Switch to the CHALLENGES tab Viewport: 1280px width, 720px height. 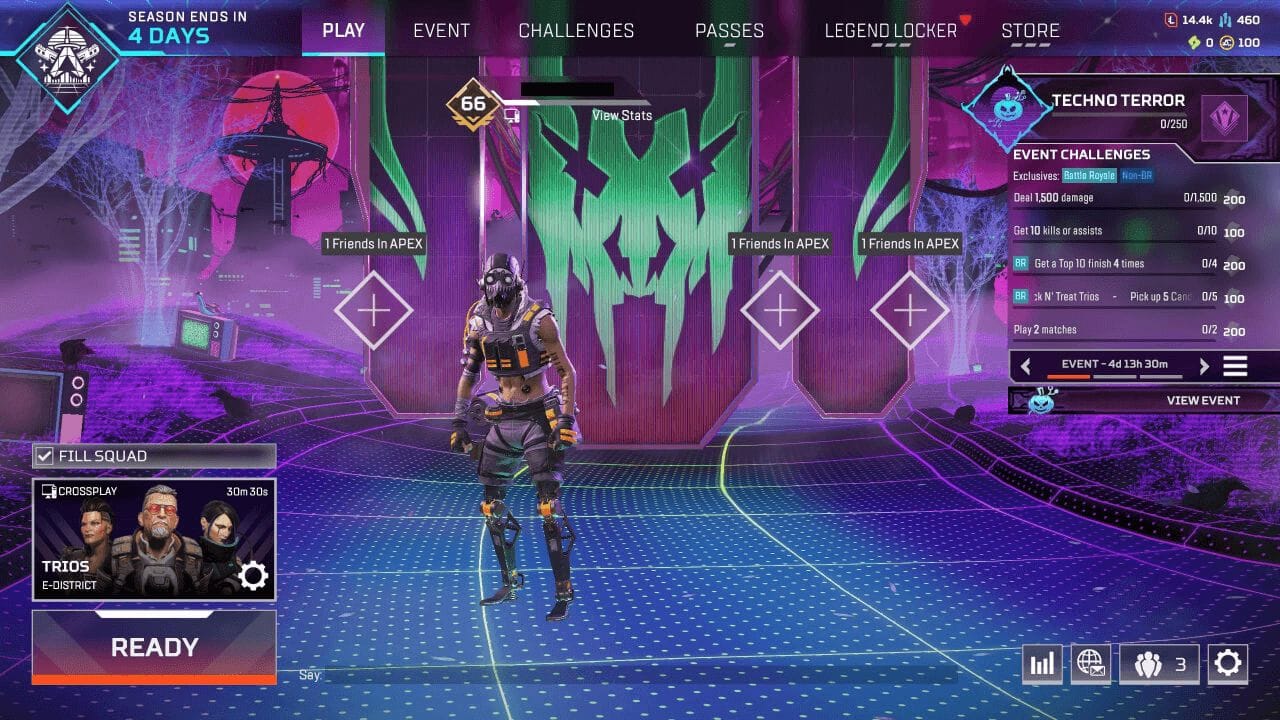click(576, 30)
